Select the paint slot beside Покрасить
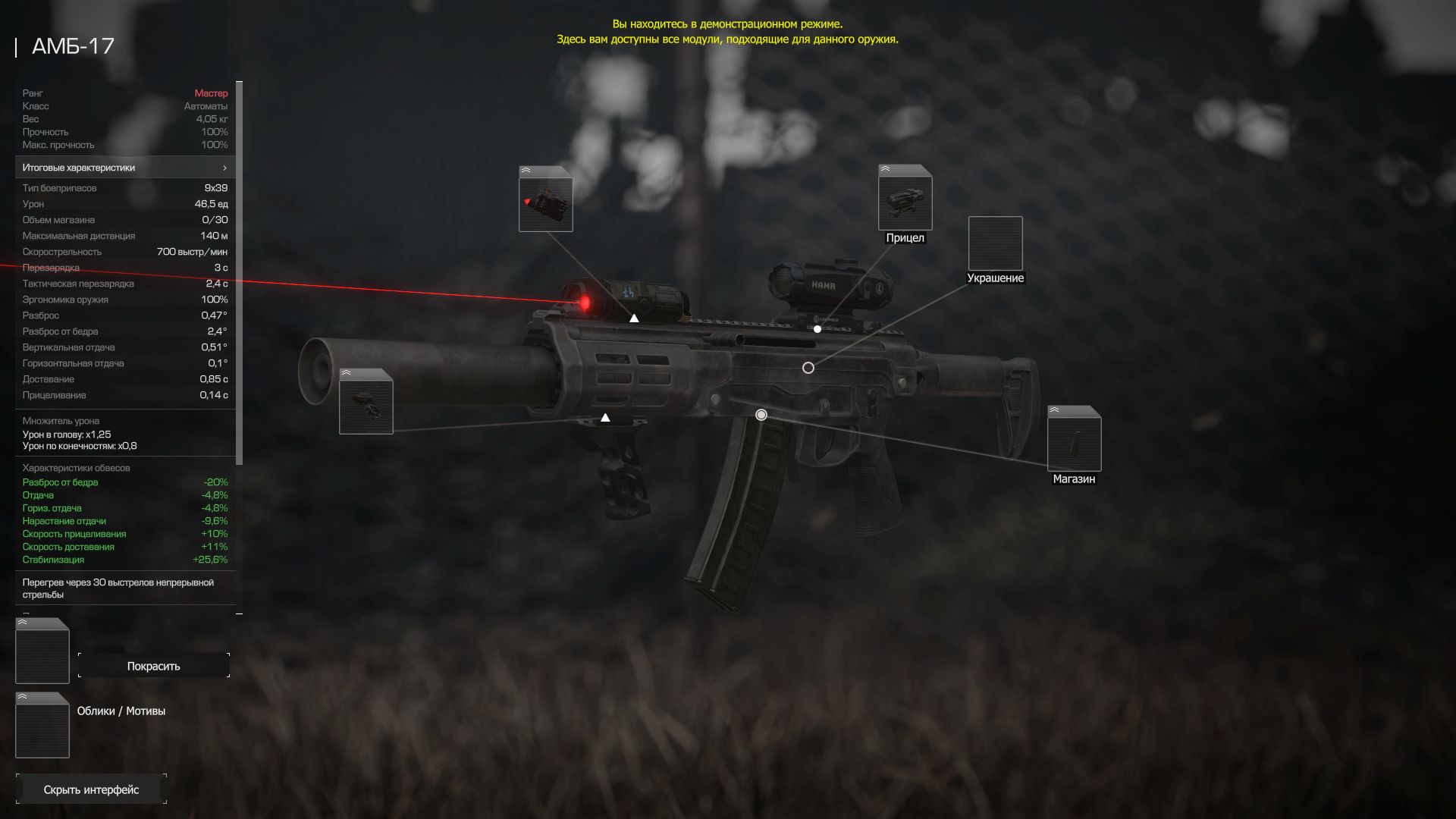This screenshot has width=1456, height=819. coord(42,651)
